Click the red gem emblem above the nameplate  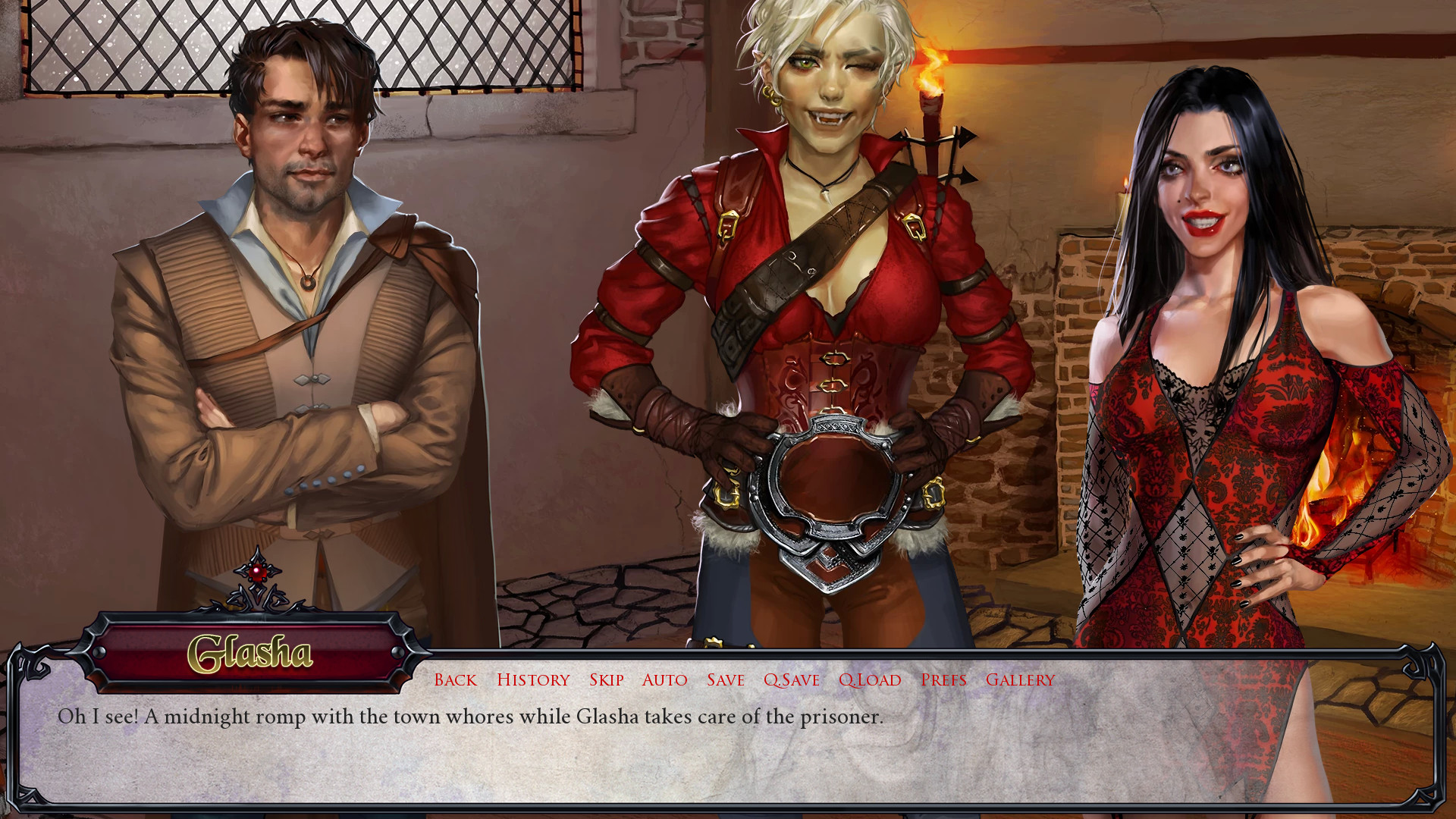click(259, 573)
